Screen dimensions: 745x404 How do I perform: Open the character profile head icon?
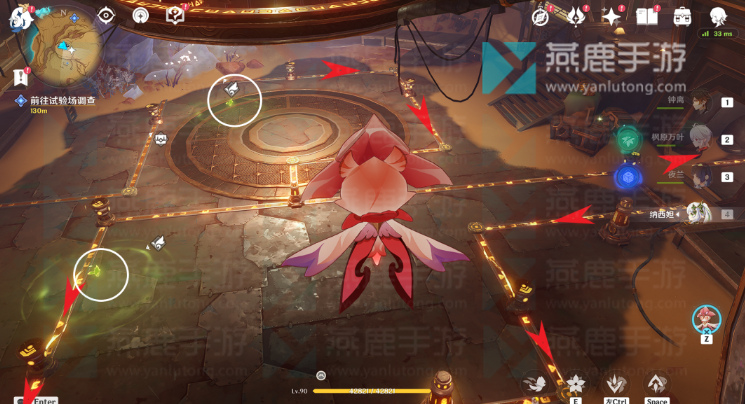[x=718, y=15]
